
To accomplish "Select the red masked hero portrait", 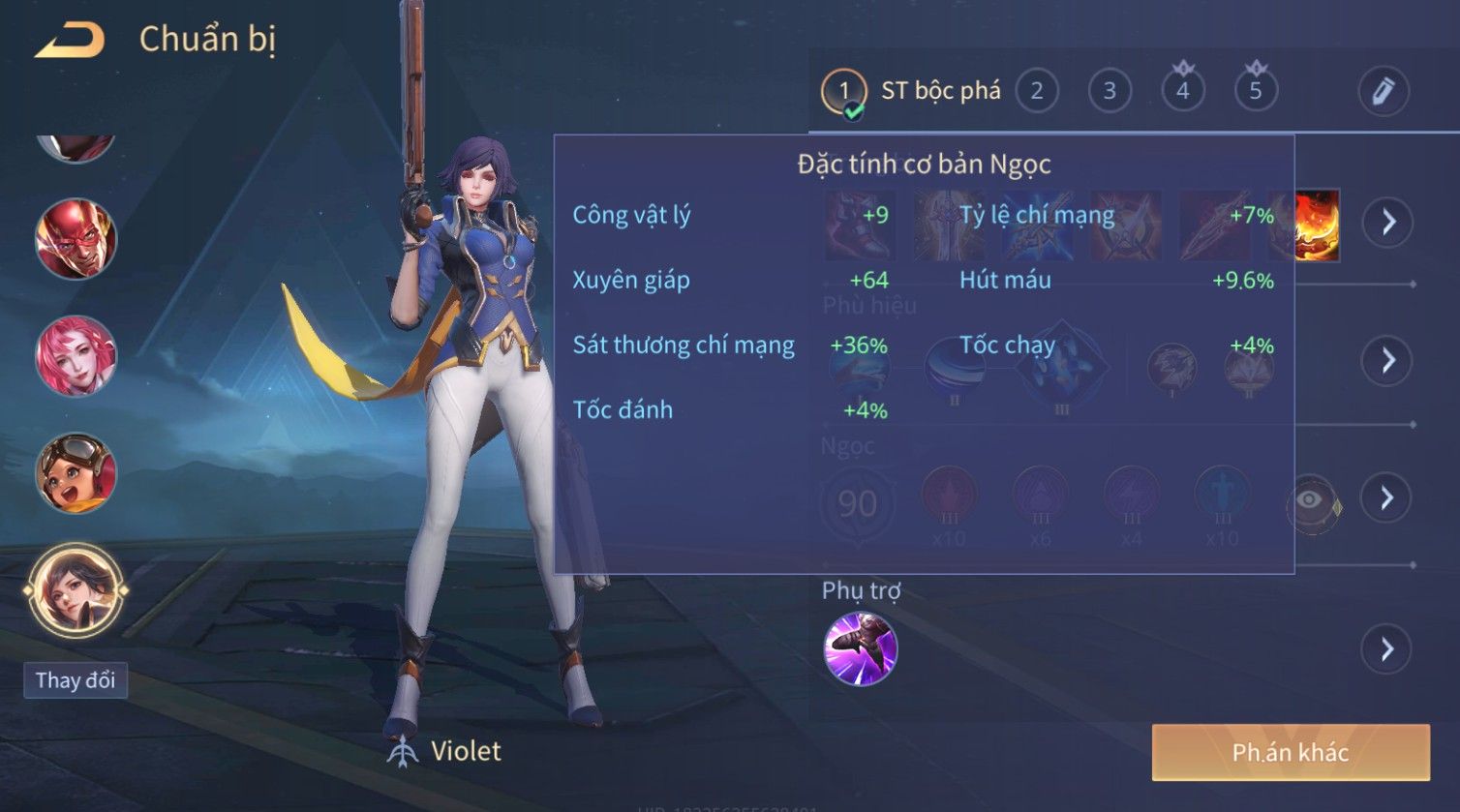I will 76,239.
